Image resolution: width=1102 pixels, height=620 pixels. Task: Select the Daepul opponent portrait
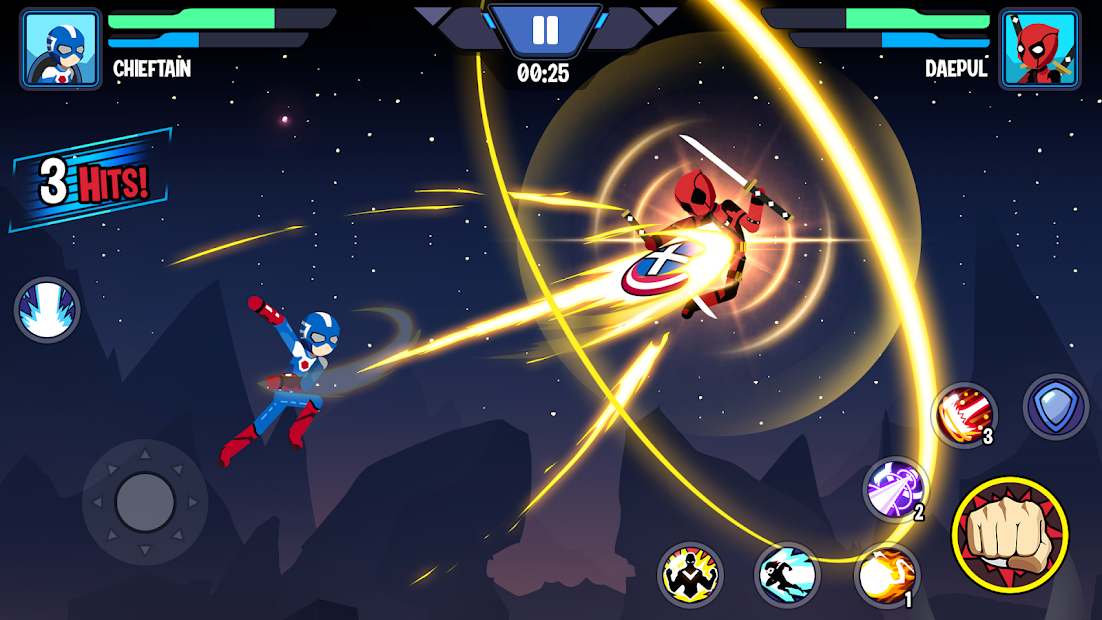tap(1040, 49)
